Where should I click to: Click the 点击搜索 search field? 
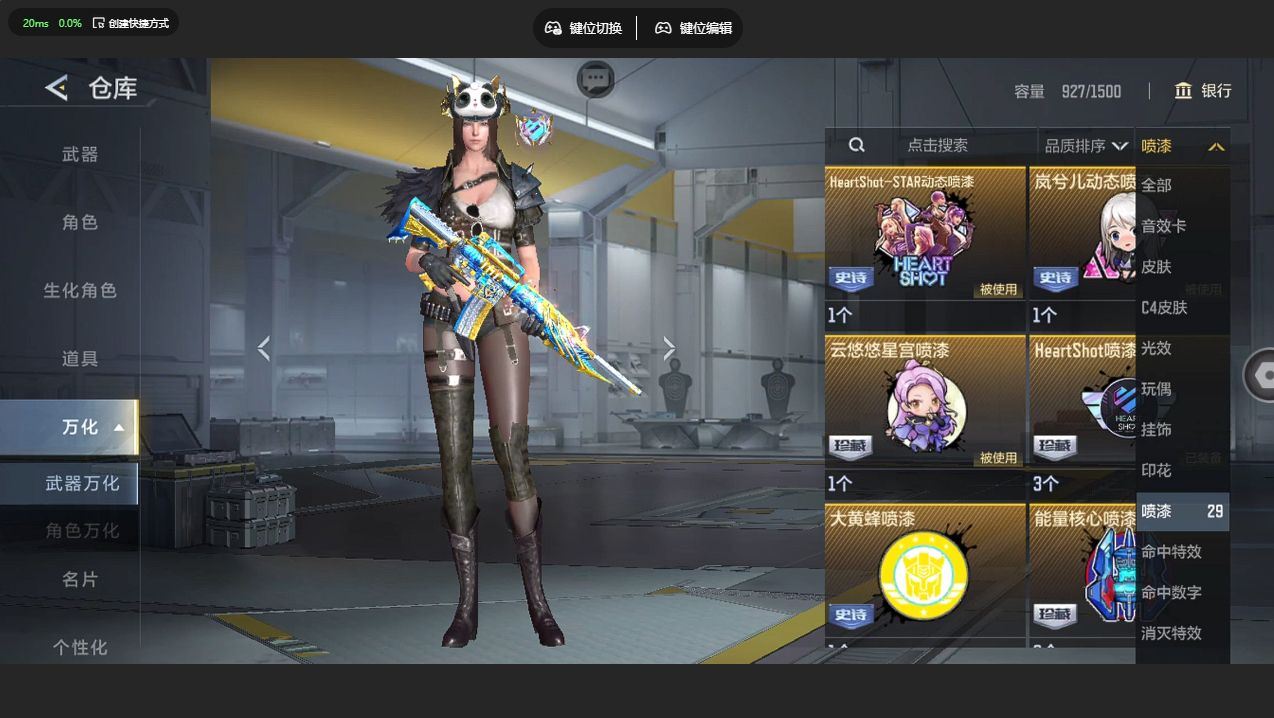click(937, 145)
